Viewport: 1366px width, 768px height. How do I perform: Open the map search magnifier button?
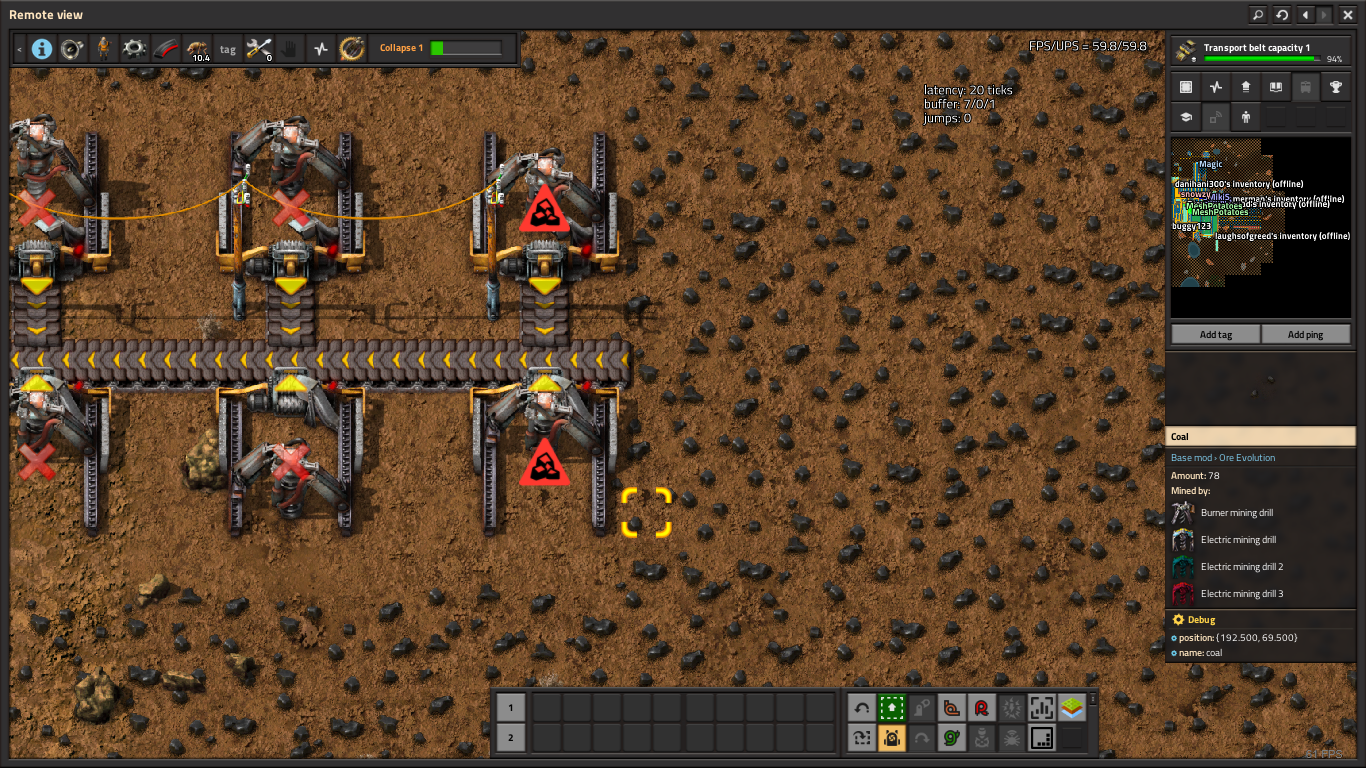[1258, 15]
